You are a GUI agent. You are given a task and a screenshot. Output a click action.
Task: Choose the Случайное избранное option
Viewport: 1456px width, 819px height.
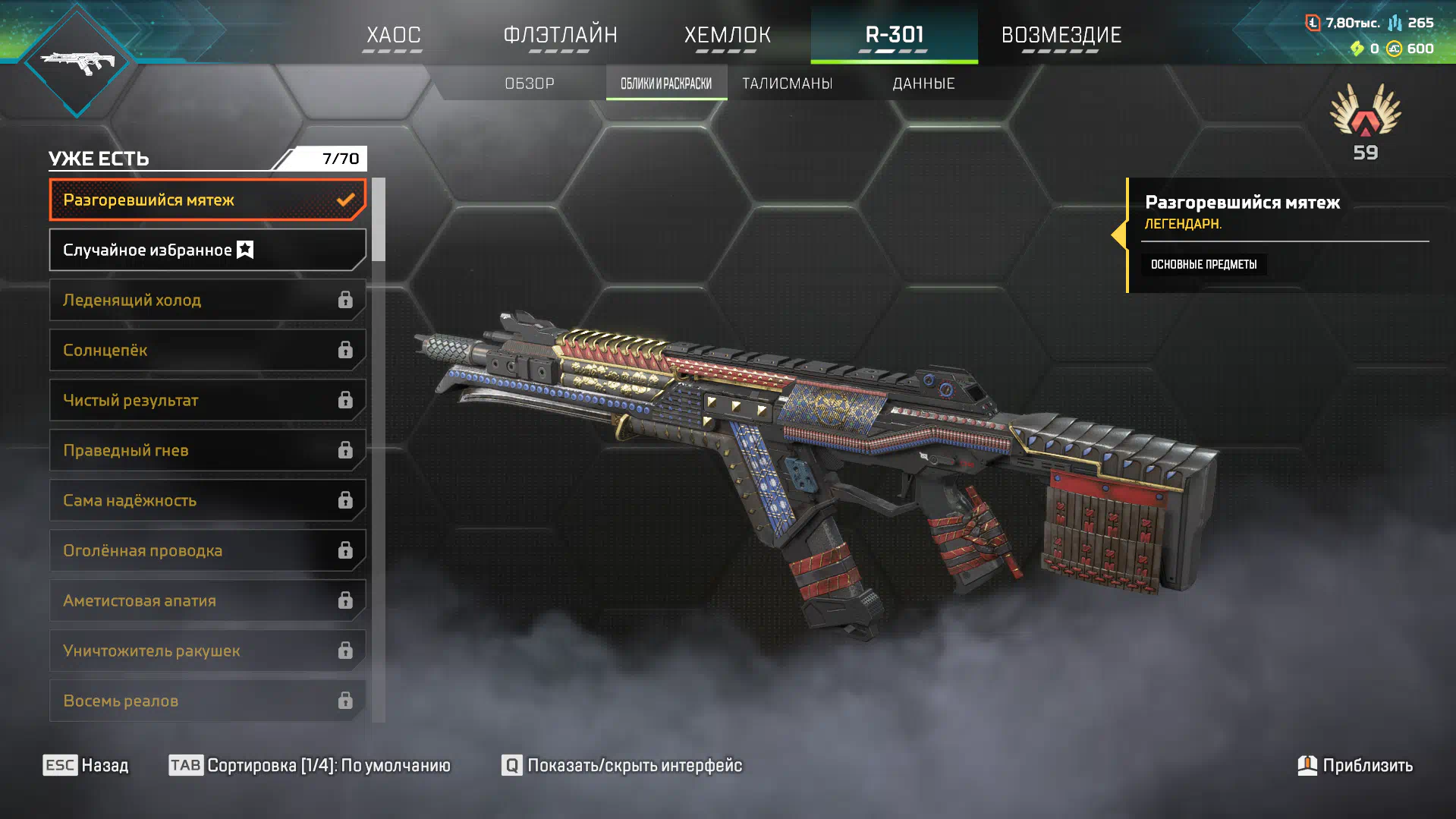(207, 250)
